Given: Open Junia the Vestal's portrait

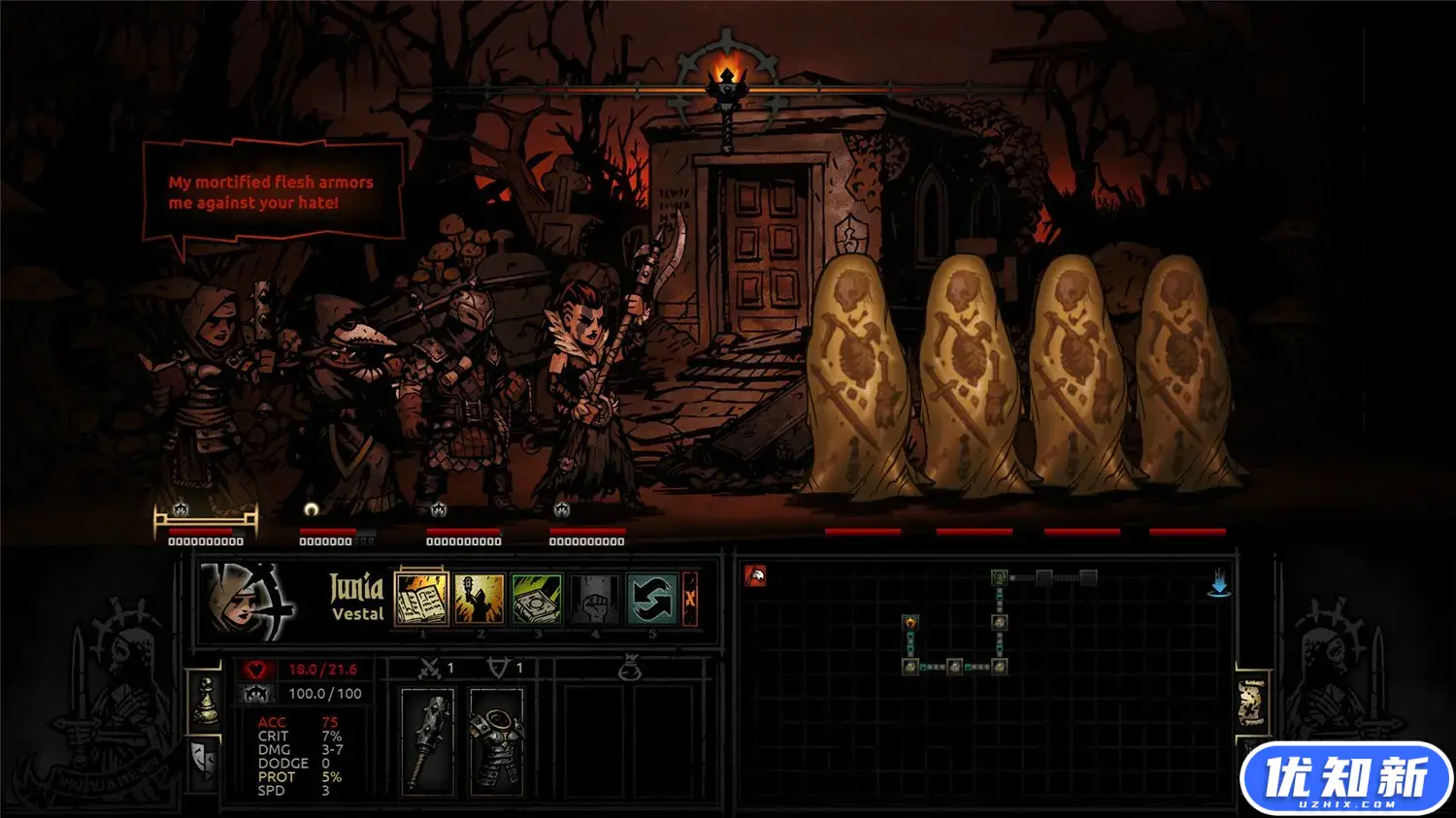Looking at the screenshot, I should click(247, 602).
